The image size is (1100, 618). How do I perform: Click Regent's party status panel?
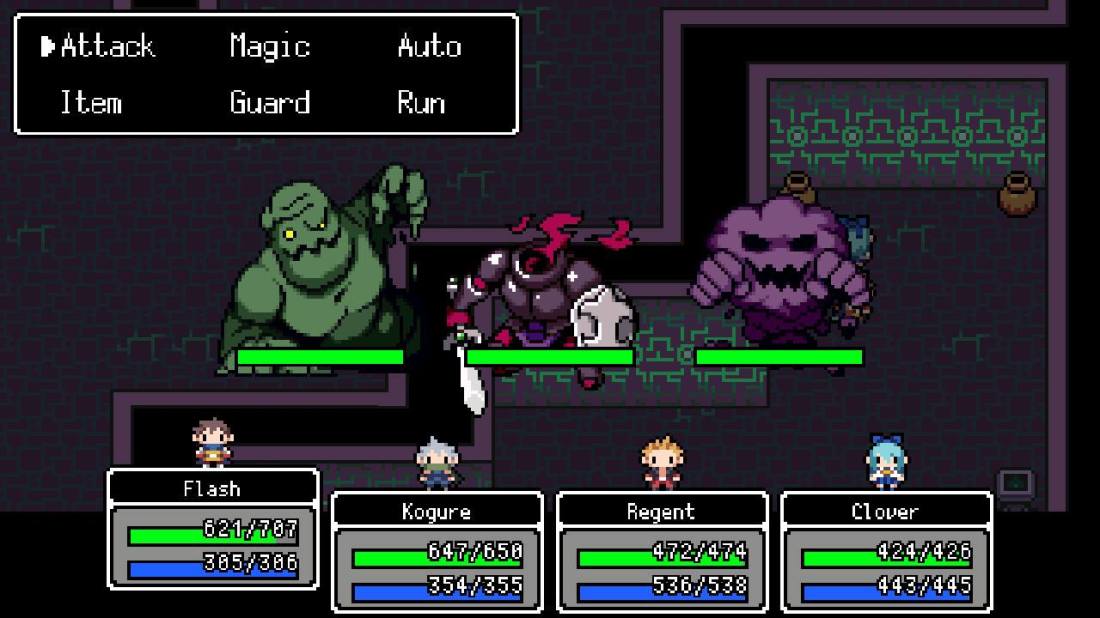point(661,552)
